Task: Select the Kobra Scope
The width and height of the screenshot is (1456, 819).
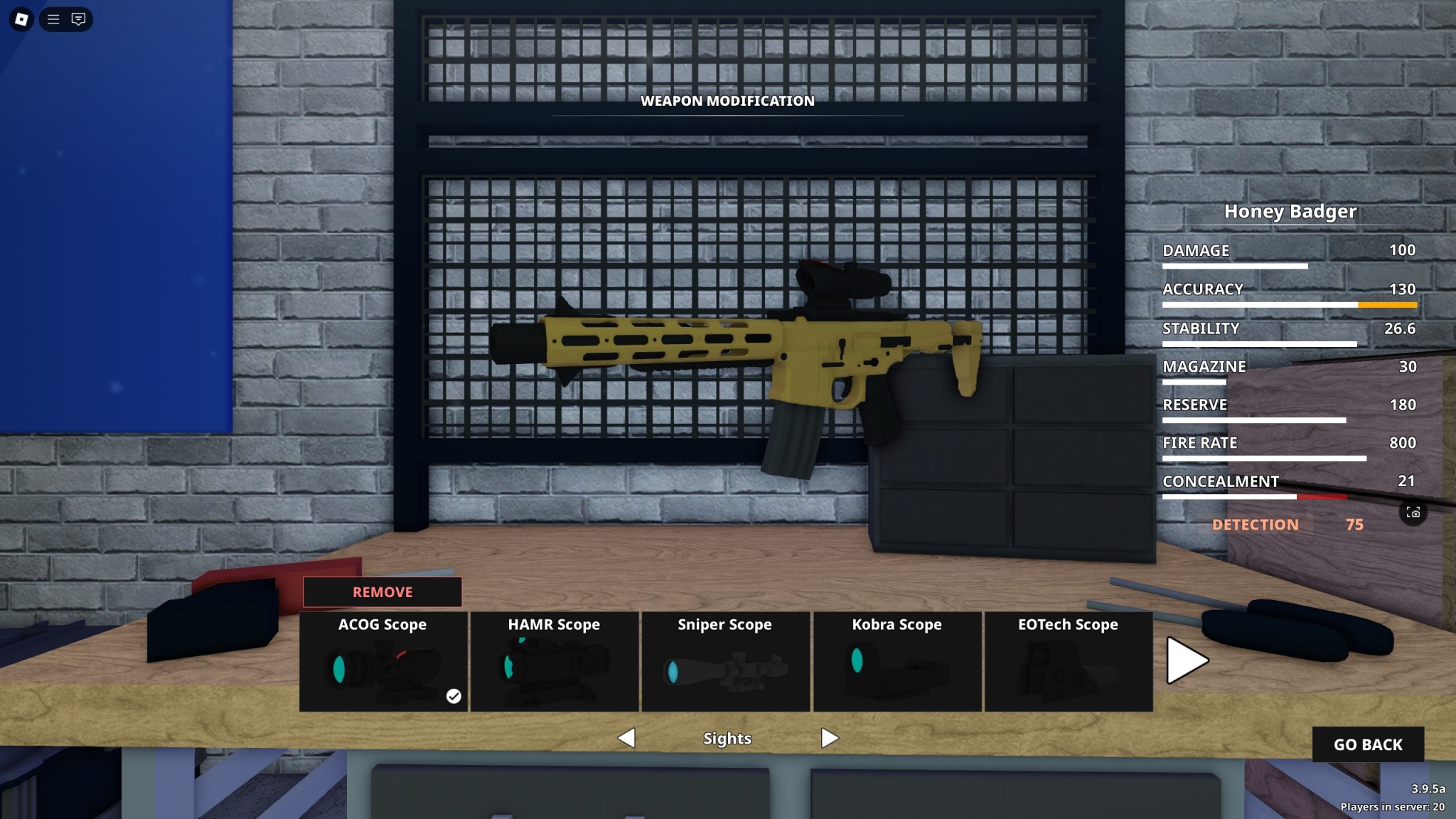Action: (897, 661)
